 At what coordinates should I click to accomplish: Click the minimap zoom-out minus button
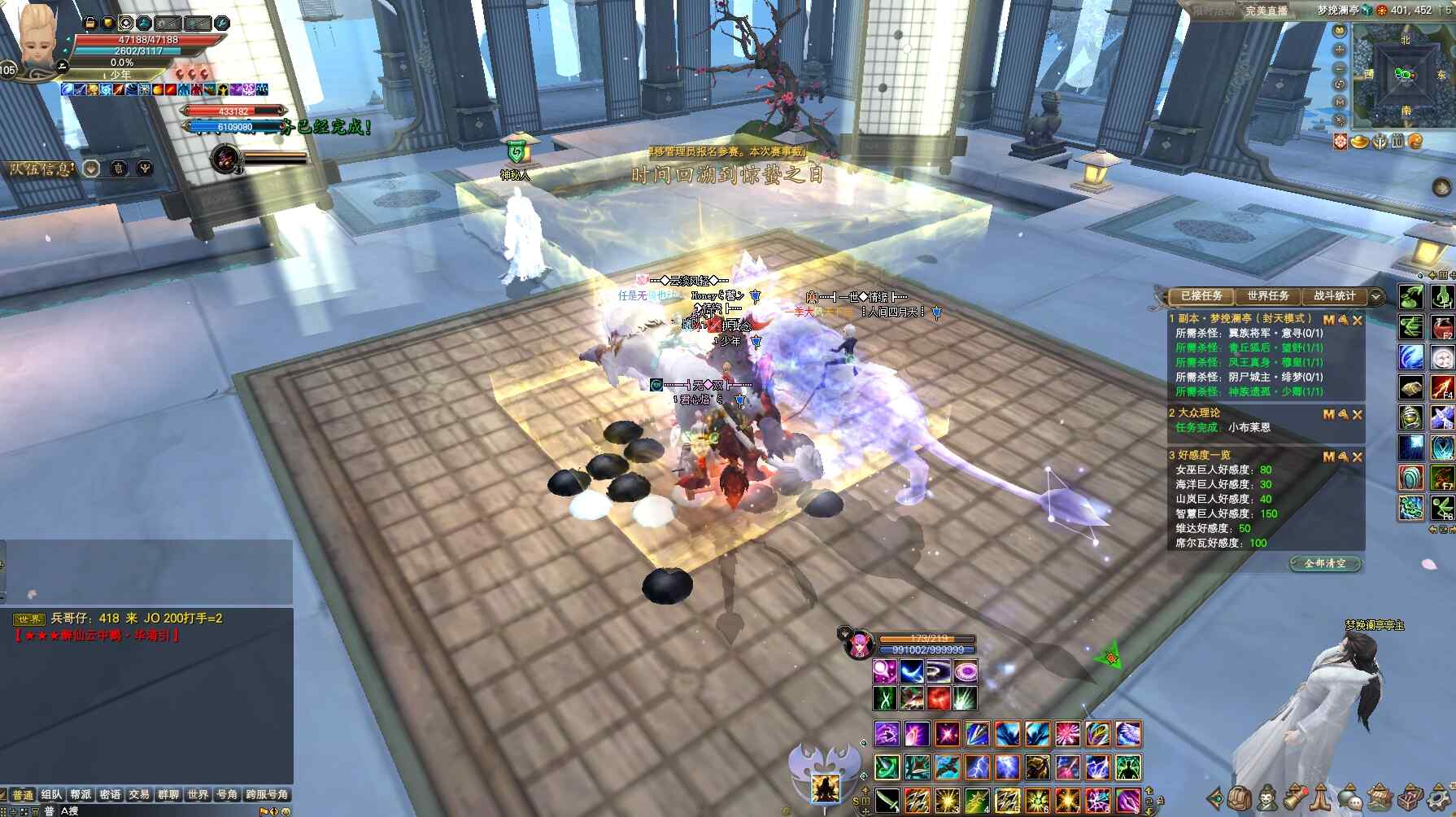tap(1340, 67)
